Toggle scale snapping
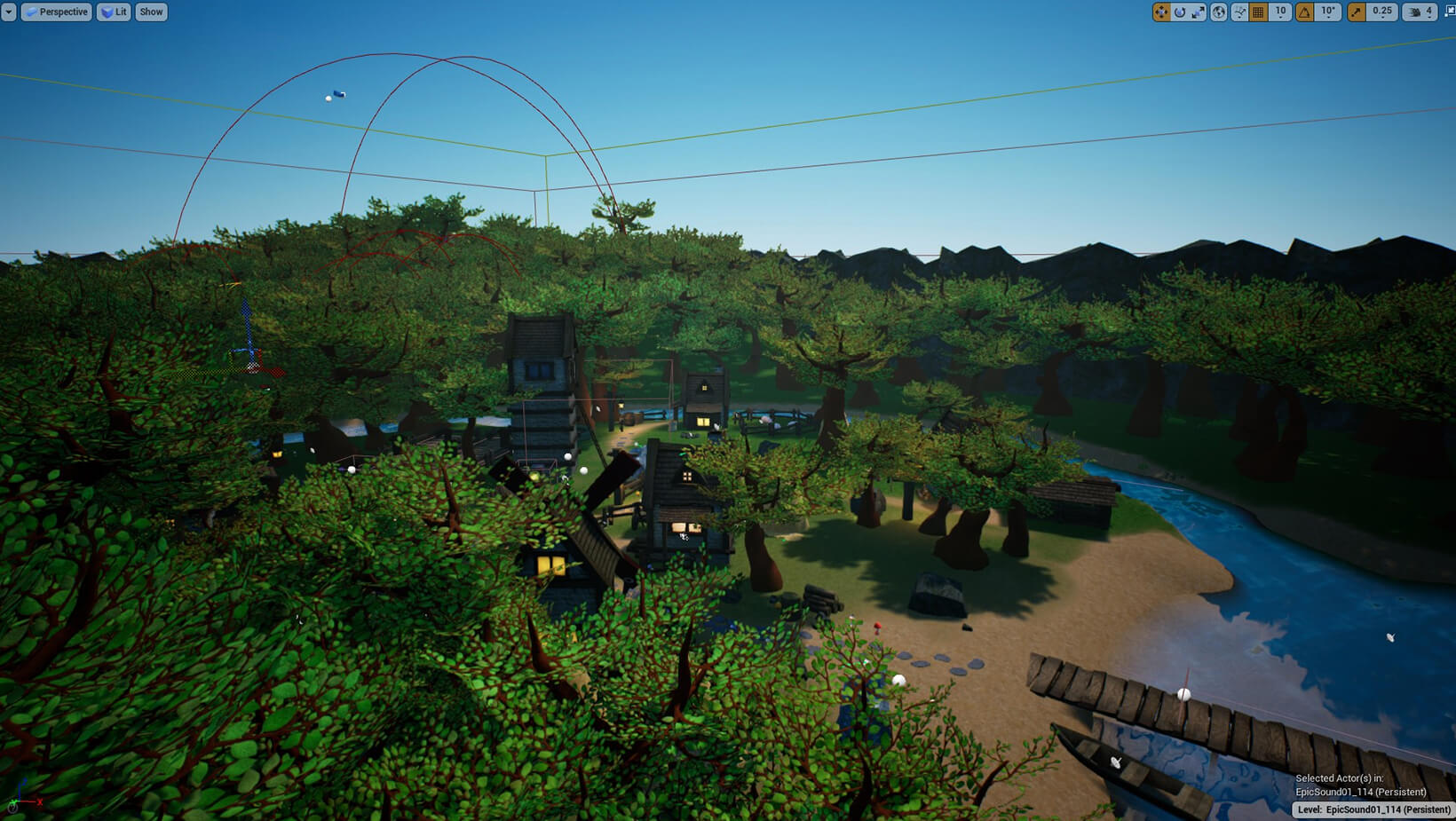The width and height of the screenshot is (1456, 821). point(1356,12)
